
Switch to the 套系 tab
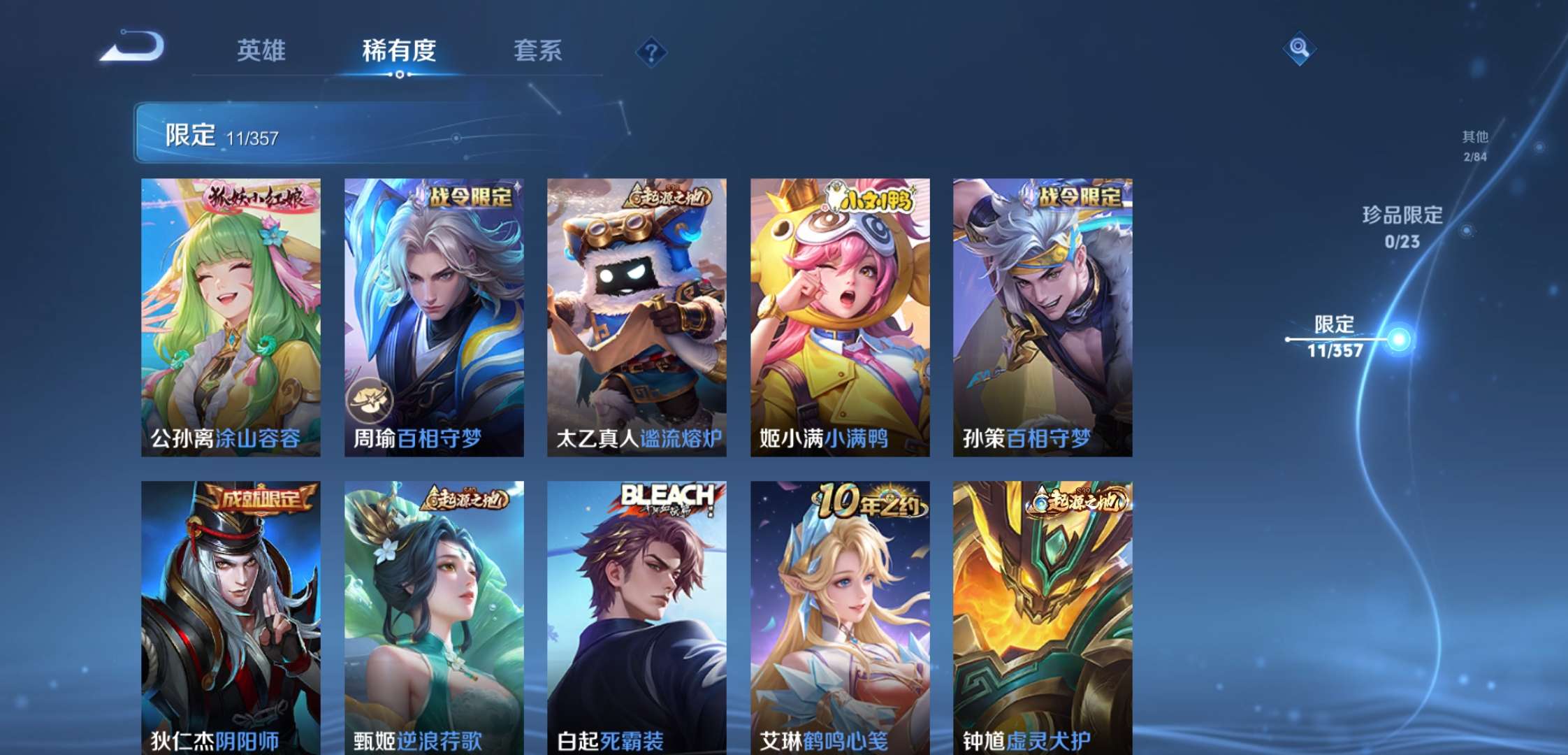[539, 50]
